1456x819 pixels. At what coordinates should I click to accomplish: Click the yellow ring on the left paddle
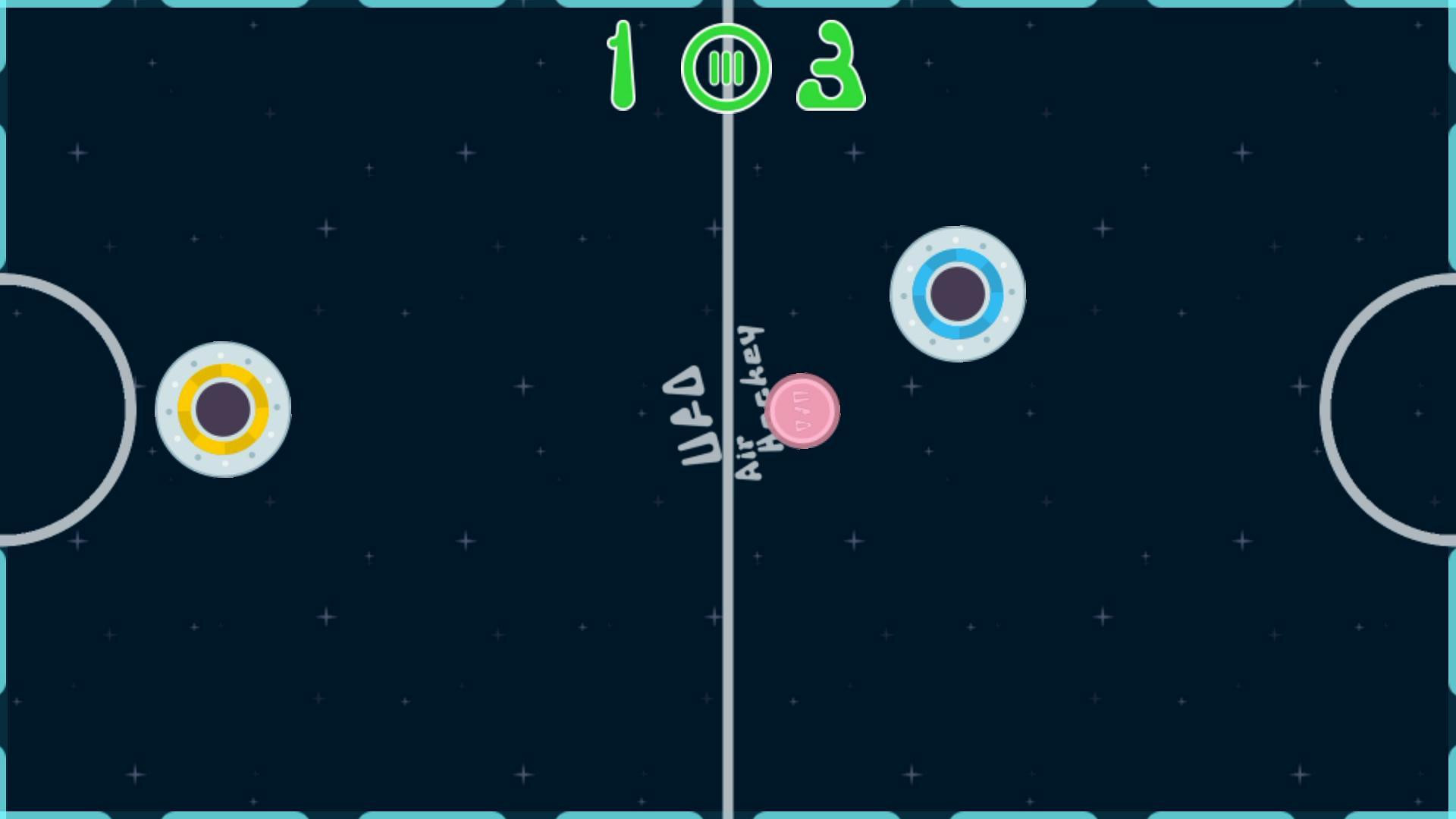(x=224, y=371)
